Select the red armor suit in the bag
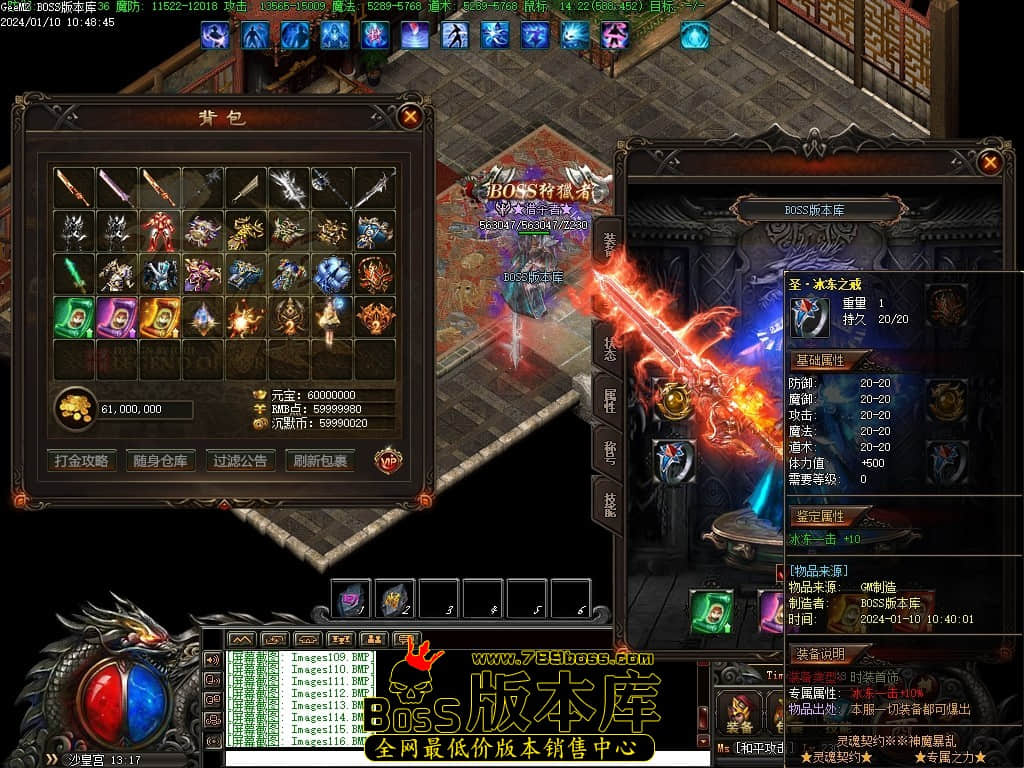Viewport: 1024px width, 768px height. click(x=160, y=231)
